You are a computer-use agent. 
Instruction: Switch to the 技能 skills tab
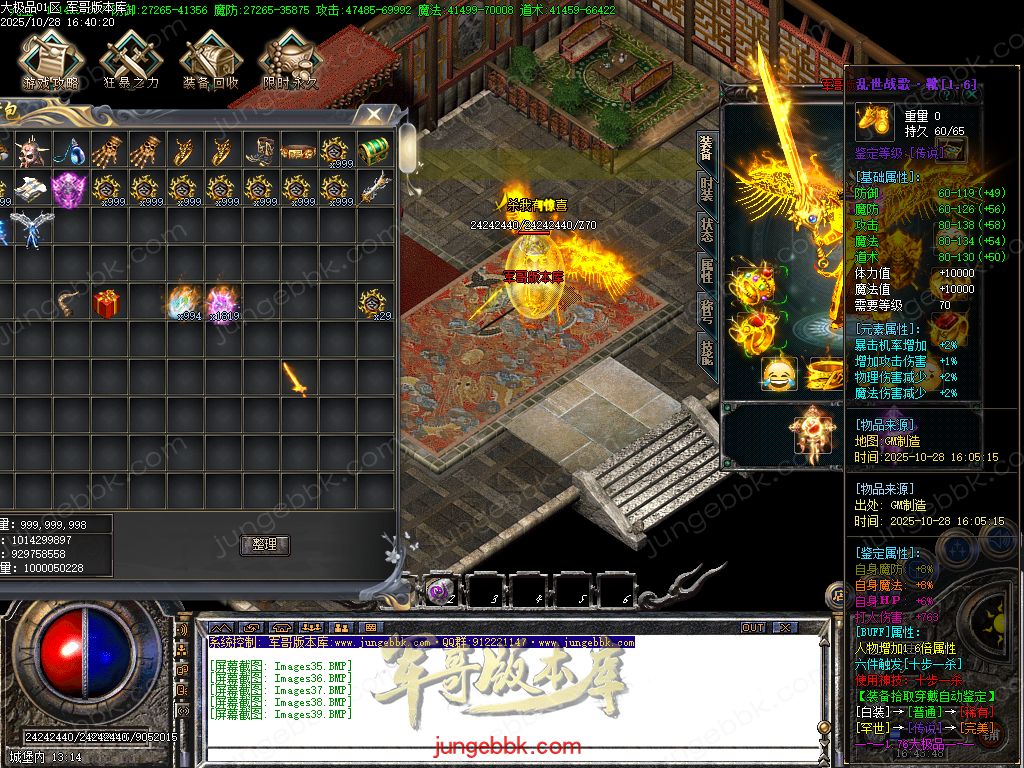pyautogui.click(x=706, y=351)
